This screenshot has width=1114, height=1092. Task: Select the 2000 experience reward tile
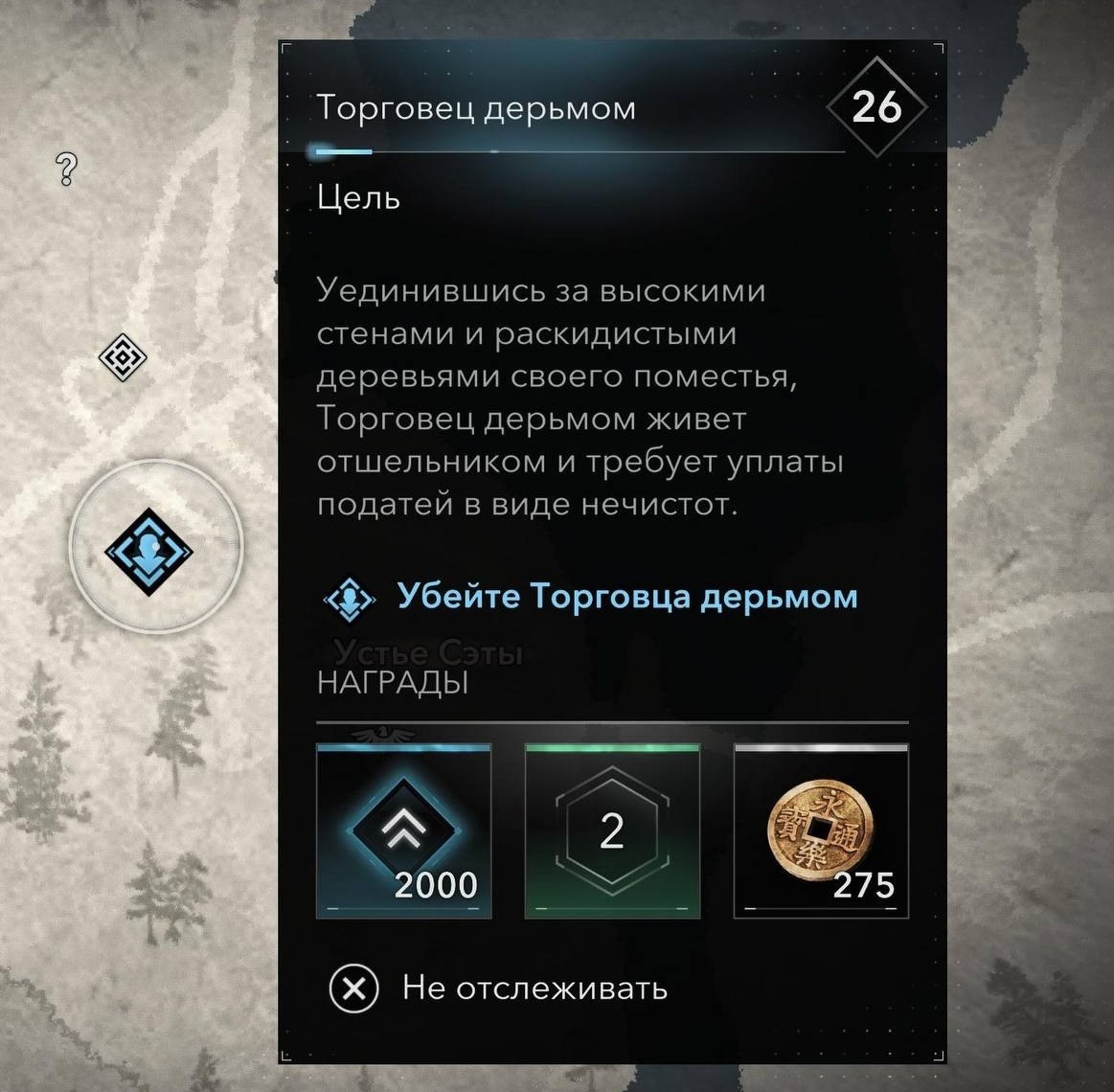click(403, 830)
